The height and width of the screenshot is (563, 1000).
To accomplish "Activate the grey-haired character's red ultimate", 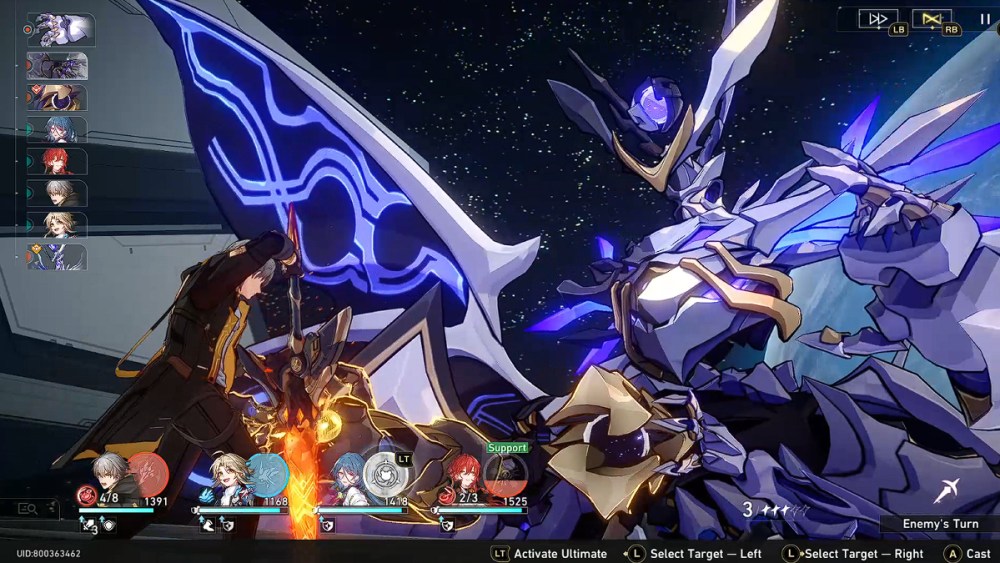I will click(148, 473).
